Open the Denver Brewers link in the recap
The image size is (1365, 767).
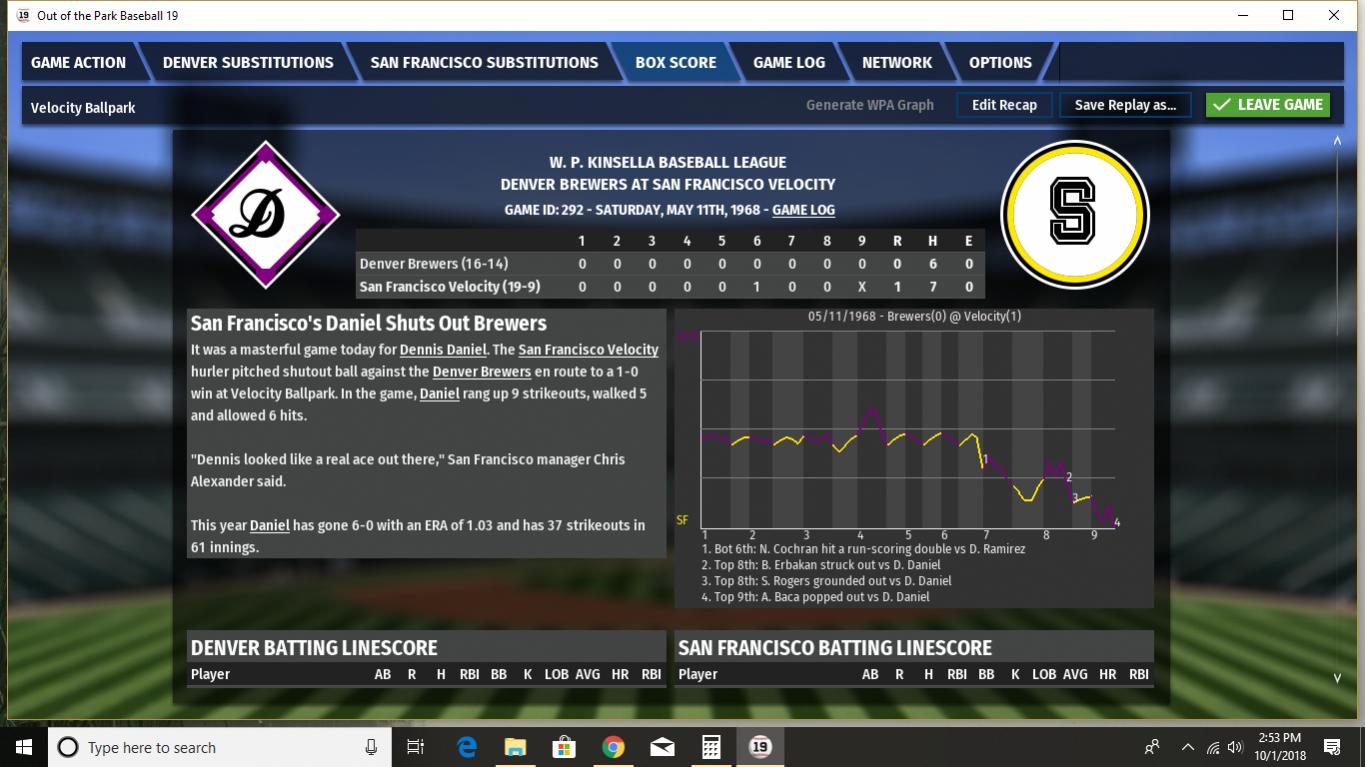pyautogui.click(x=481, y=372)
